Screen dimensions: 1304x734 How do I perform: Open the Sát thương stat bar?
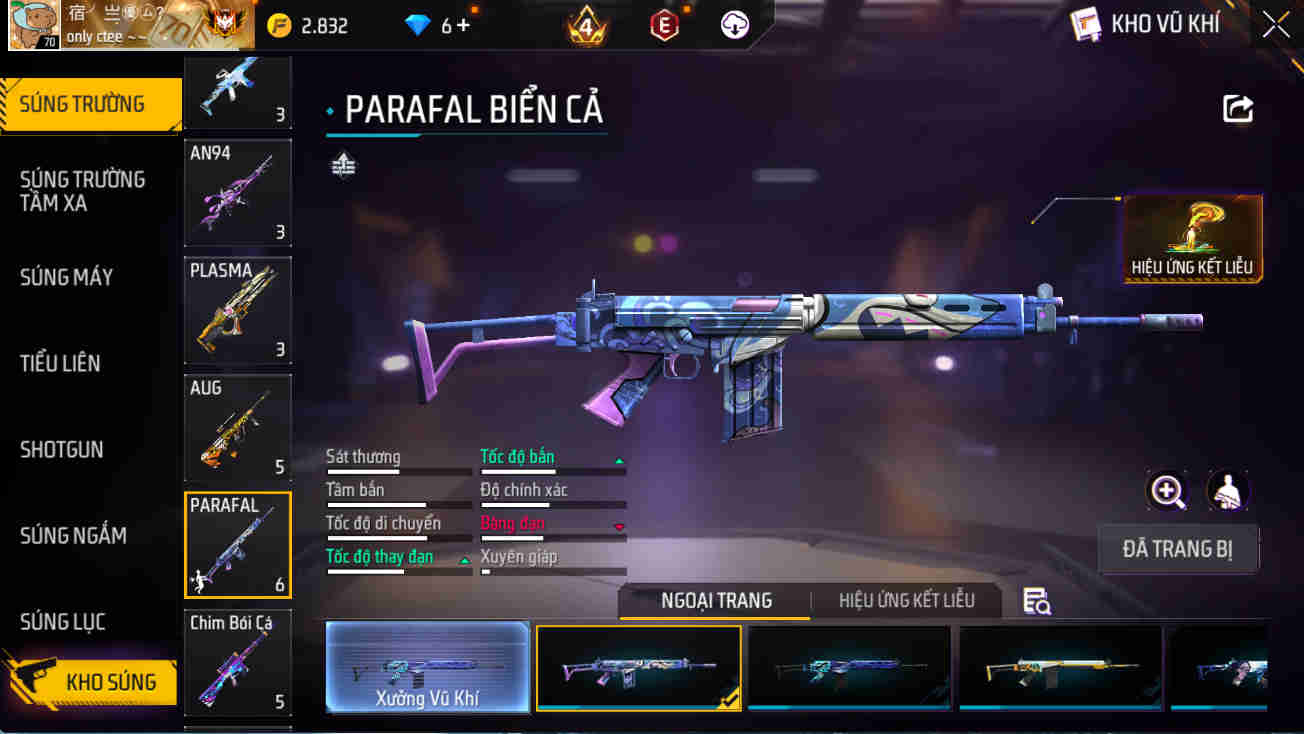click(398, 462)
